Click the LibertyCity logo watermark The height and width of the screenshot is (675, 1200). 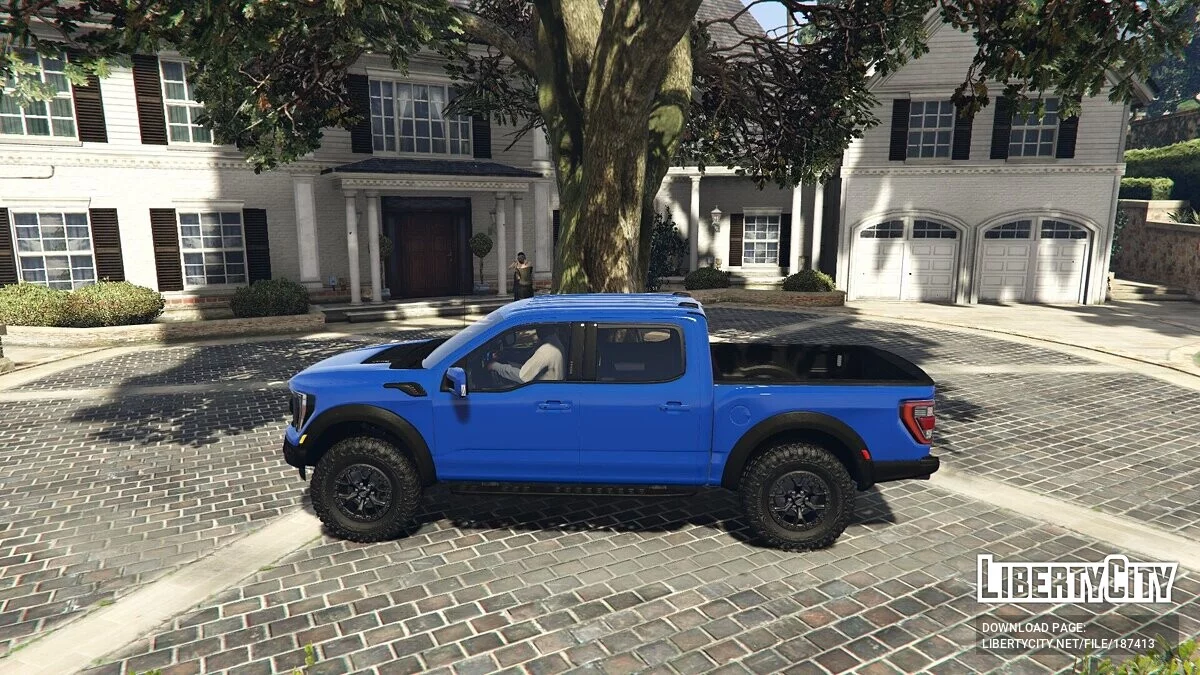click(x=1077, y=580)
